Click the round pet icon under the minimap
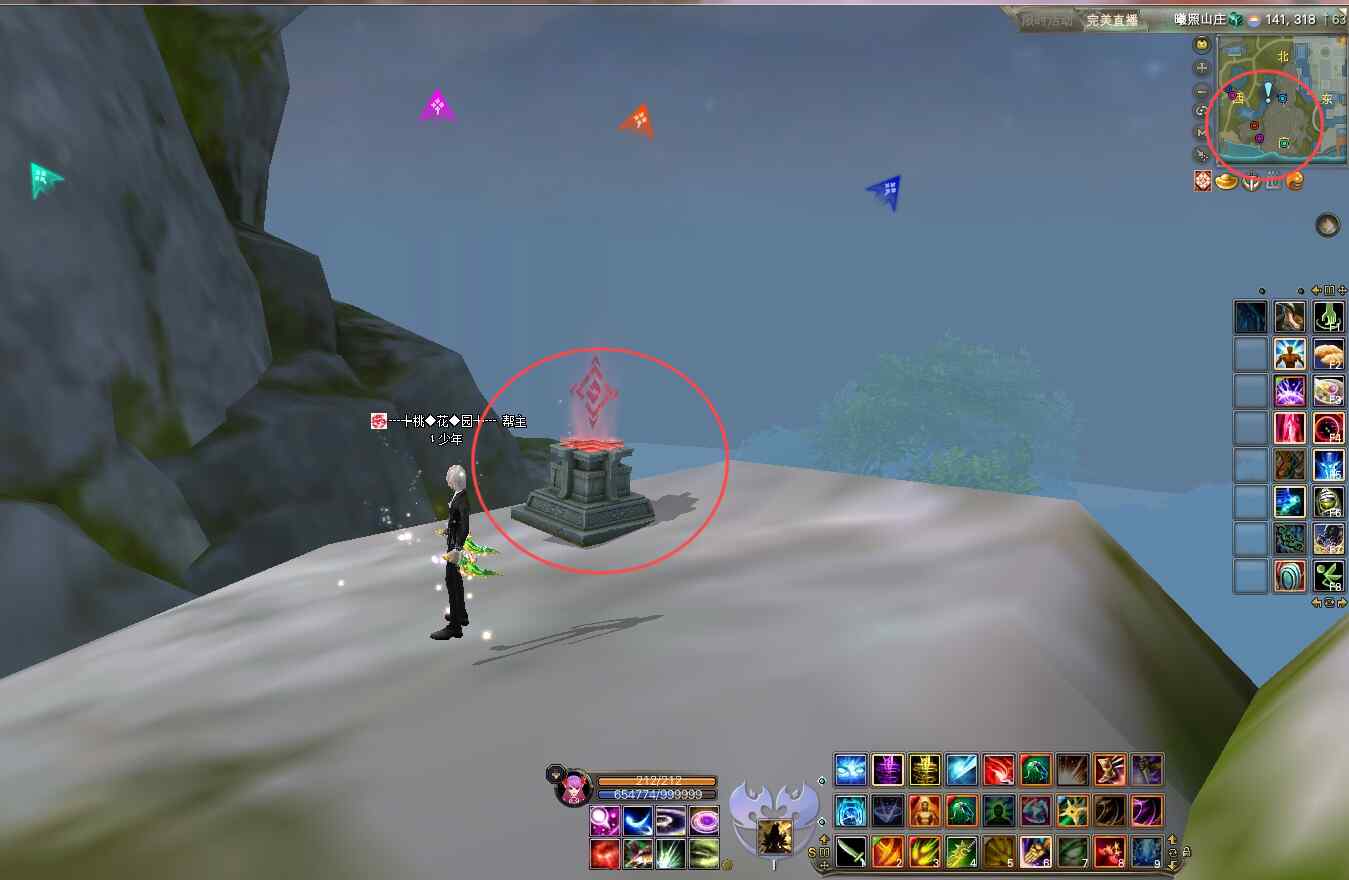Screen dimensions: 1349x880 (x=1327, y=226)
